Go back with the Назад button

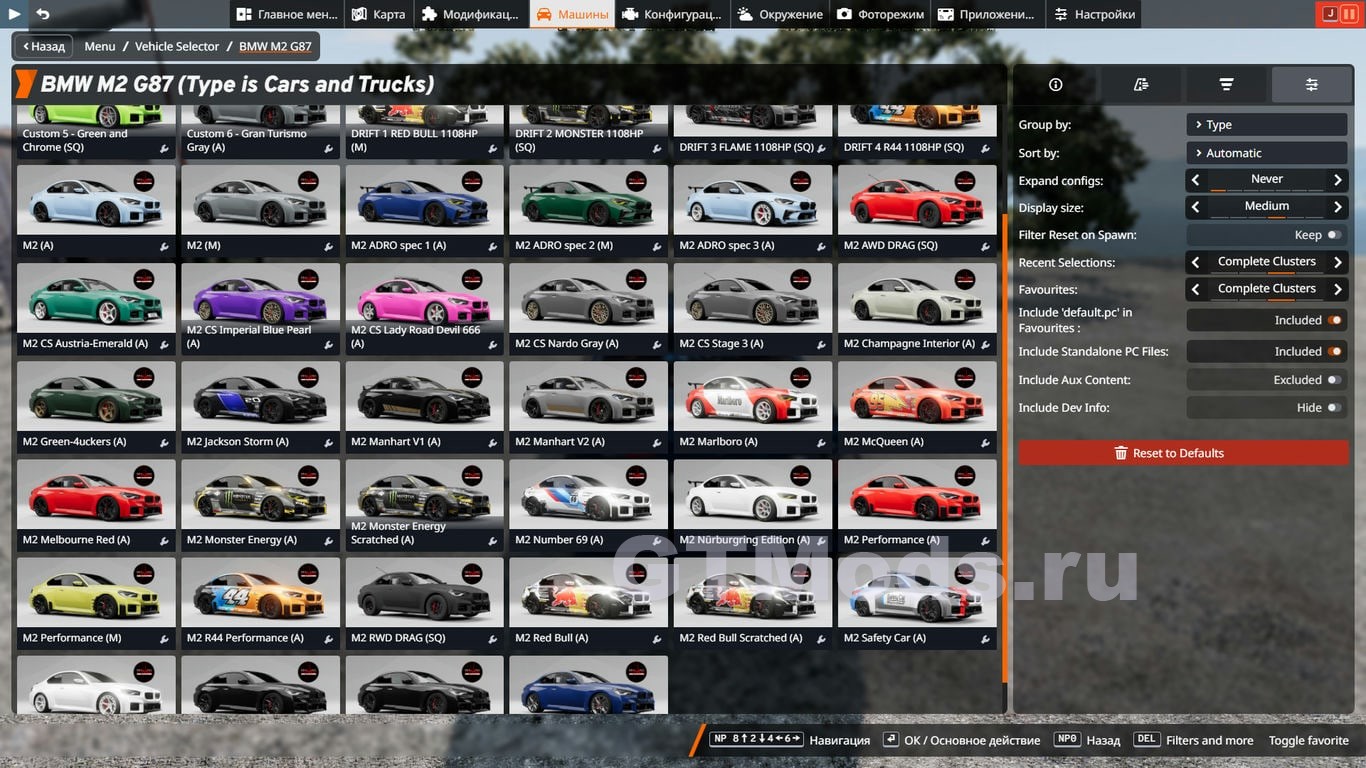point(43,46)
